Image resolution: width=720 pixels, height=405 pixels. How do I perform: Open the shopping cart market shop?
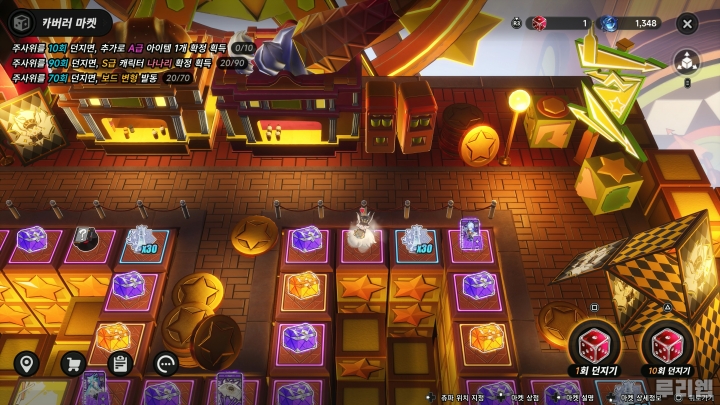(73, 363)
